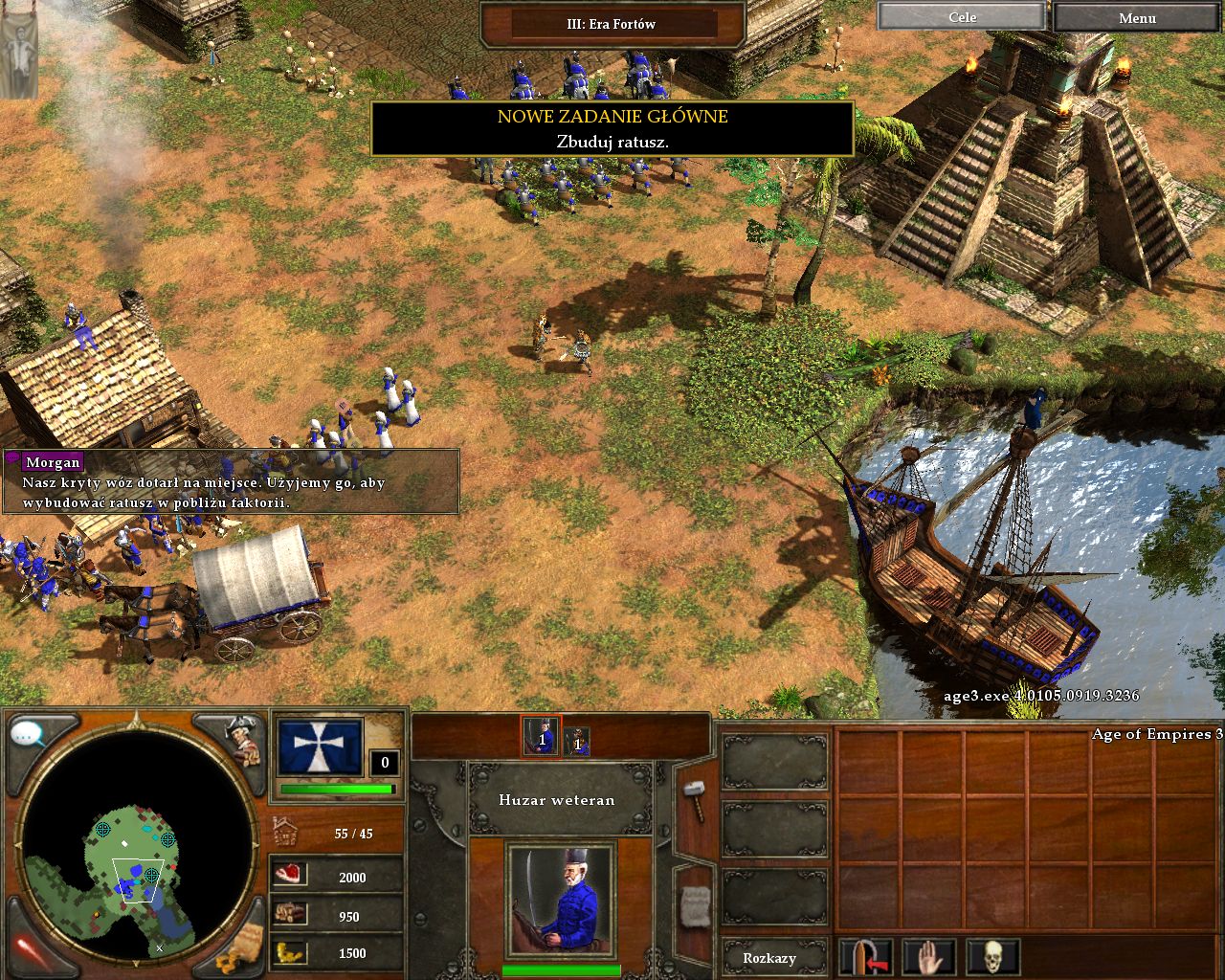Activate the garrison command with red arrow
The width and height of the screenshot is (1225, 980).
pyautogui.click(x=866, y=957)
